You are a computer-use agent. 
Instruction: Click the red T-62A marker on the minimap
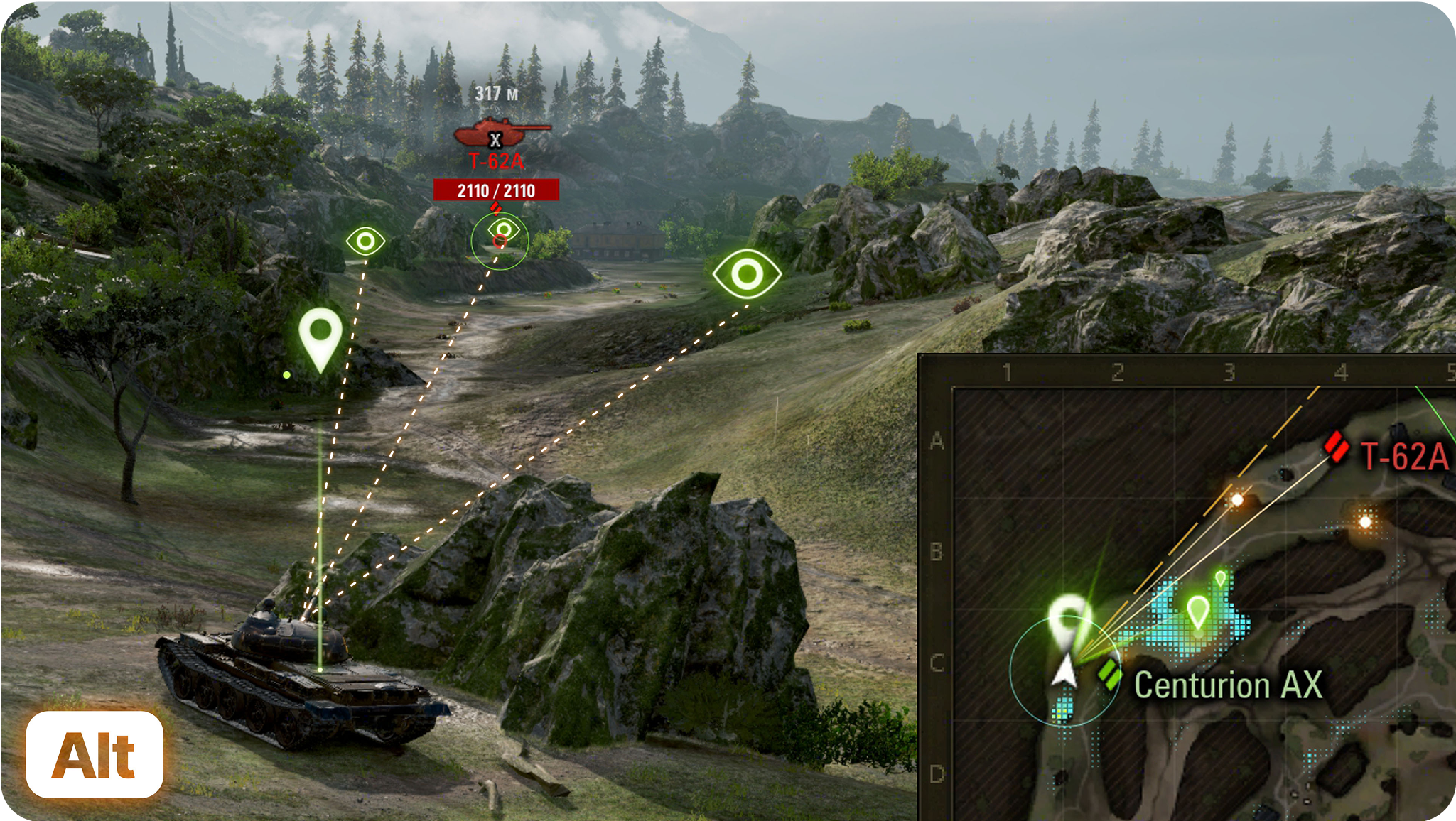(x=1337, y=447)
